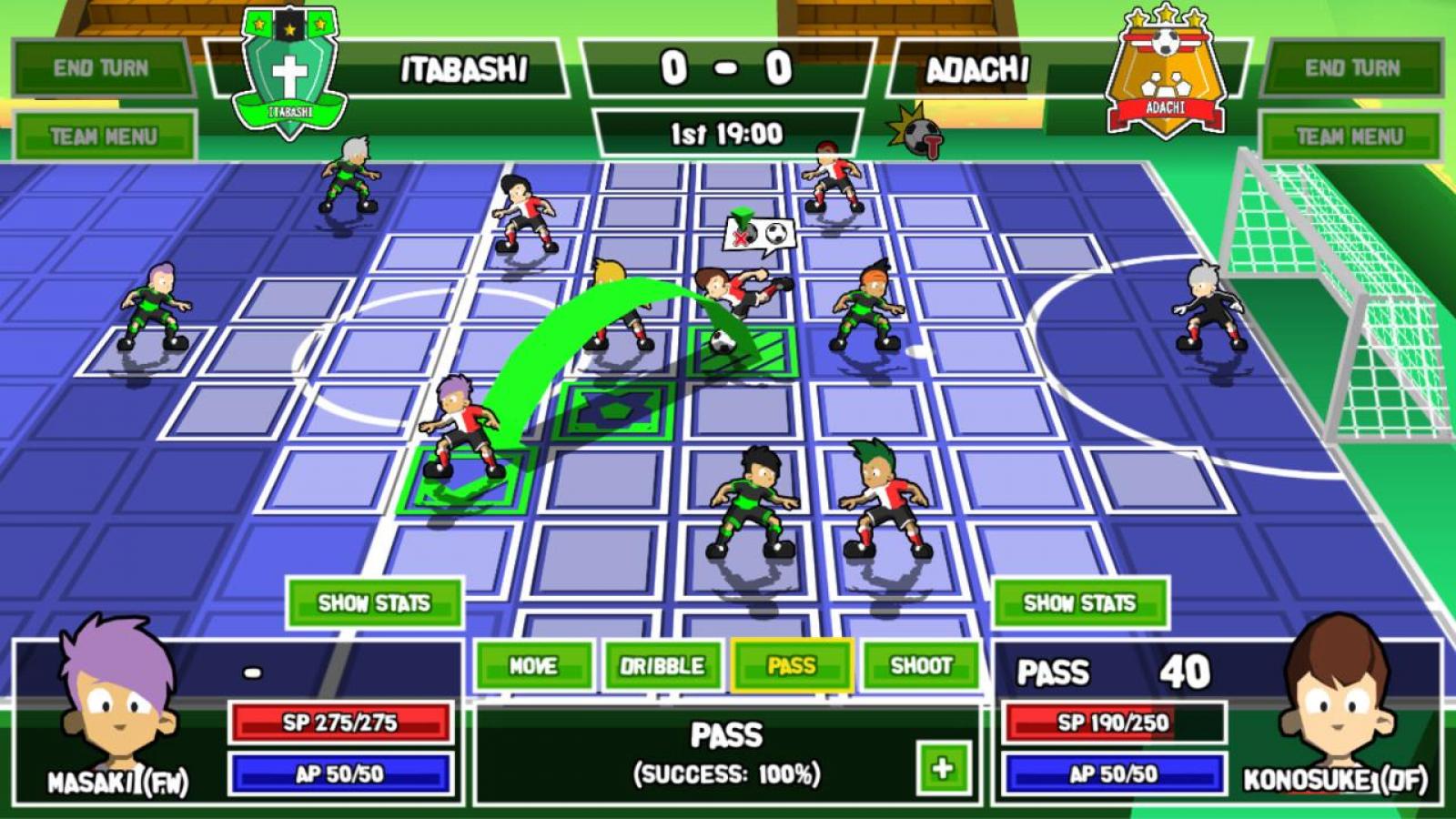
Task: Click the green plus button beside pass success
Action: point(942,768)
